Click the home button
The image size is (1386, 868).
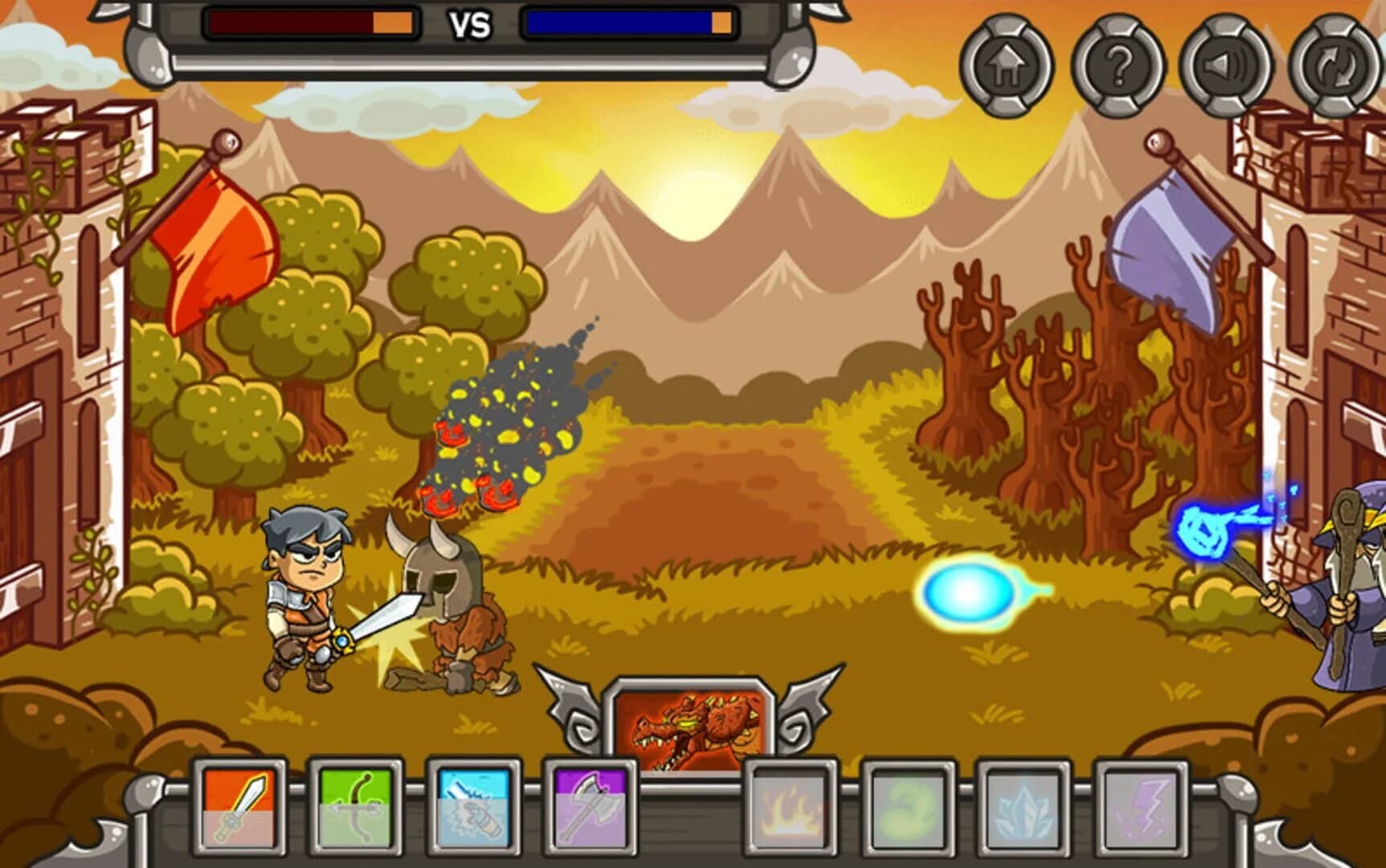pos(1004,68)
